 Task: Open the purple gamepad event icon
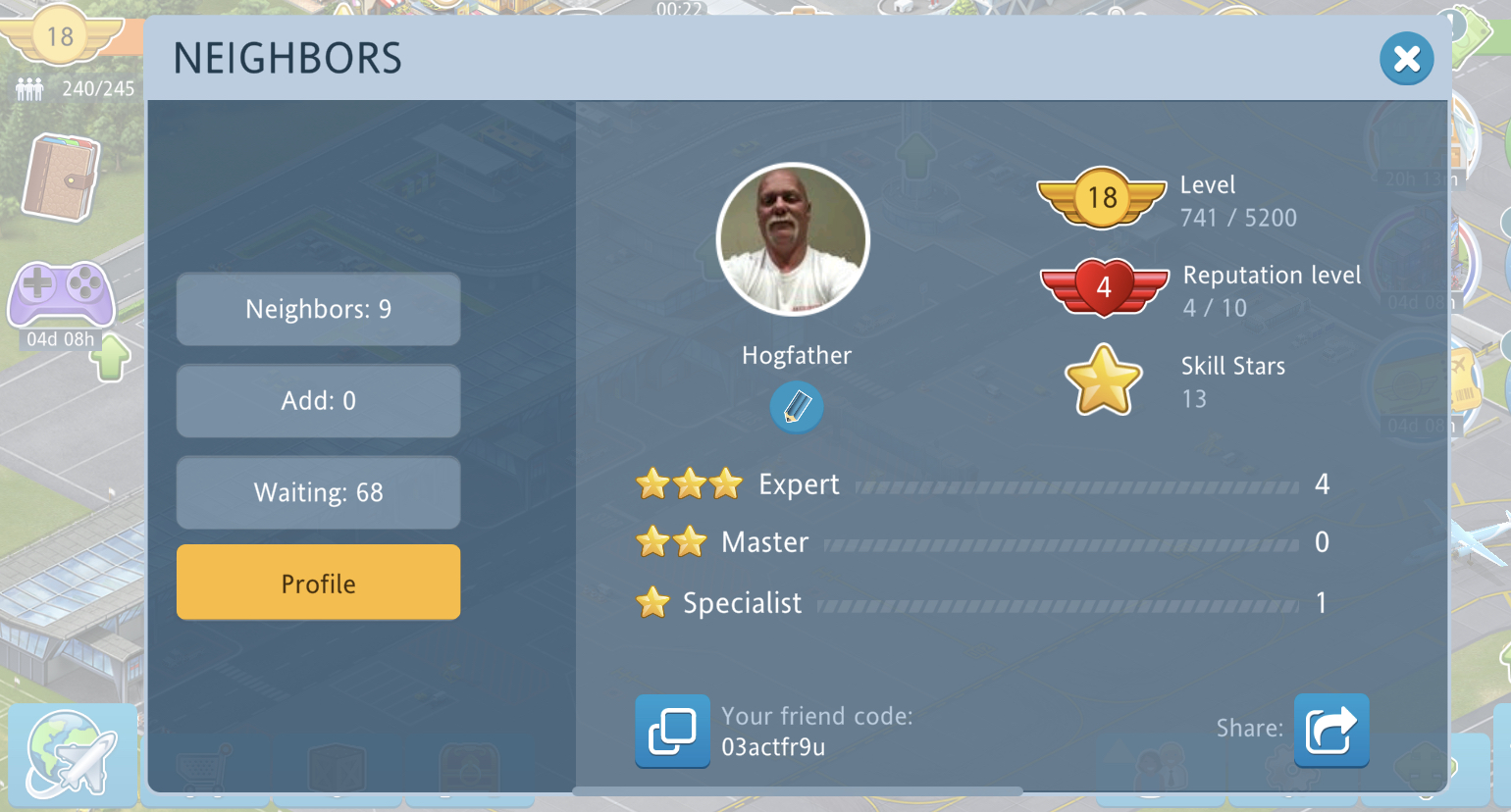61,293
